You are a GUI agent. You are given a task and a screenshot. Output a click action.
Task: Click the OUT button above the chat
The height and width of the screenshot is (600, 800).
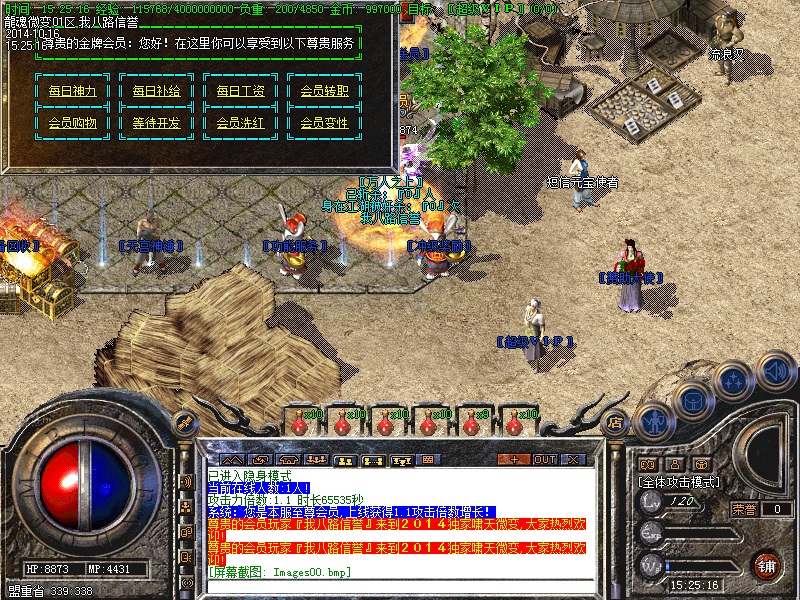coord(544,459)
